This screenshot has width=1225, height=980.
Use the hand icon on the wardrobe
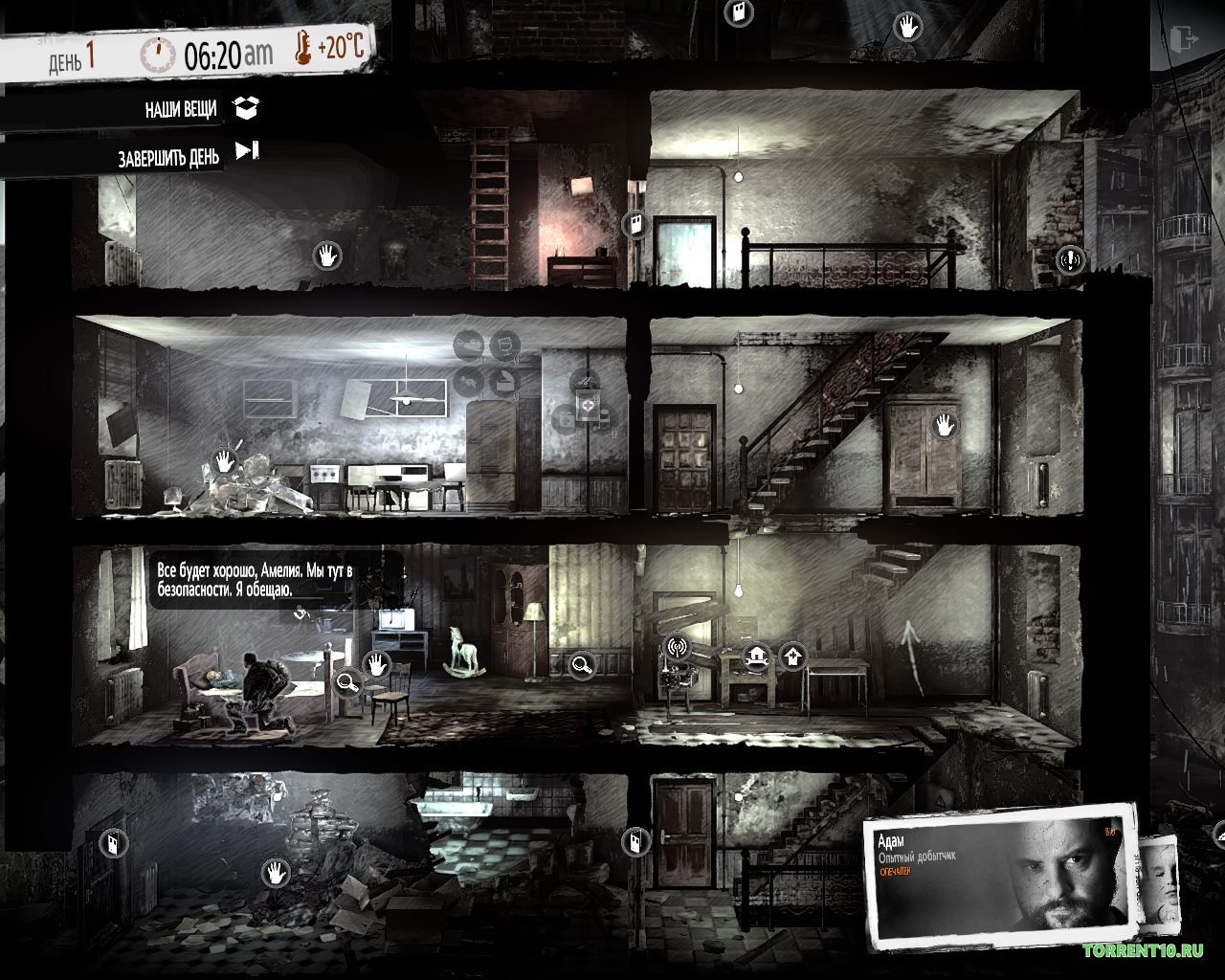[x=945, y=424]
